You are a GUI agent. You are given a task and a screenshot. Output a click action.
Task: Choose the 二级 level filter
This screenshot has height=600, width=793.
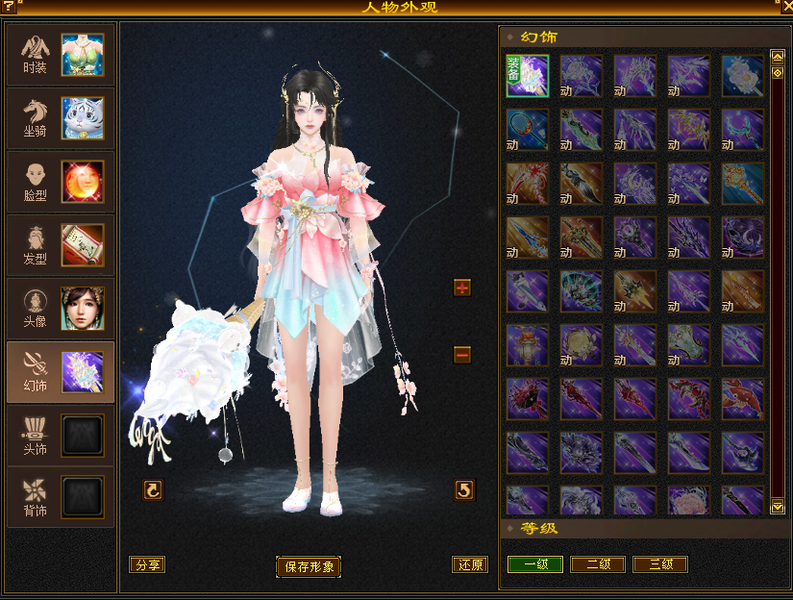point(598,565)
